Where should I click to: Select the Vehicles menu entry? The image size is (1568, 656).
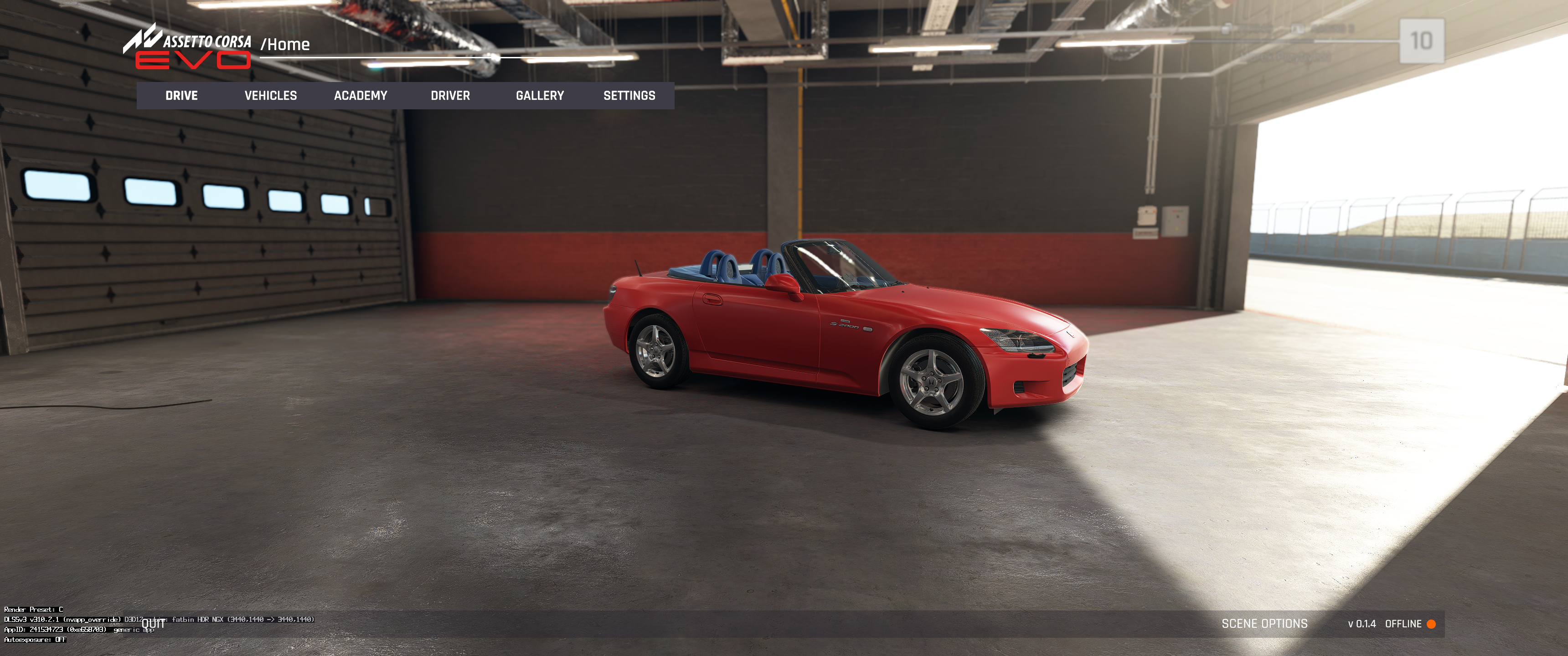tap(271, 96)
